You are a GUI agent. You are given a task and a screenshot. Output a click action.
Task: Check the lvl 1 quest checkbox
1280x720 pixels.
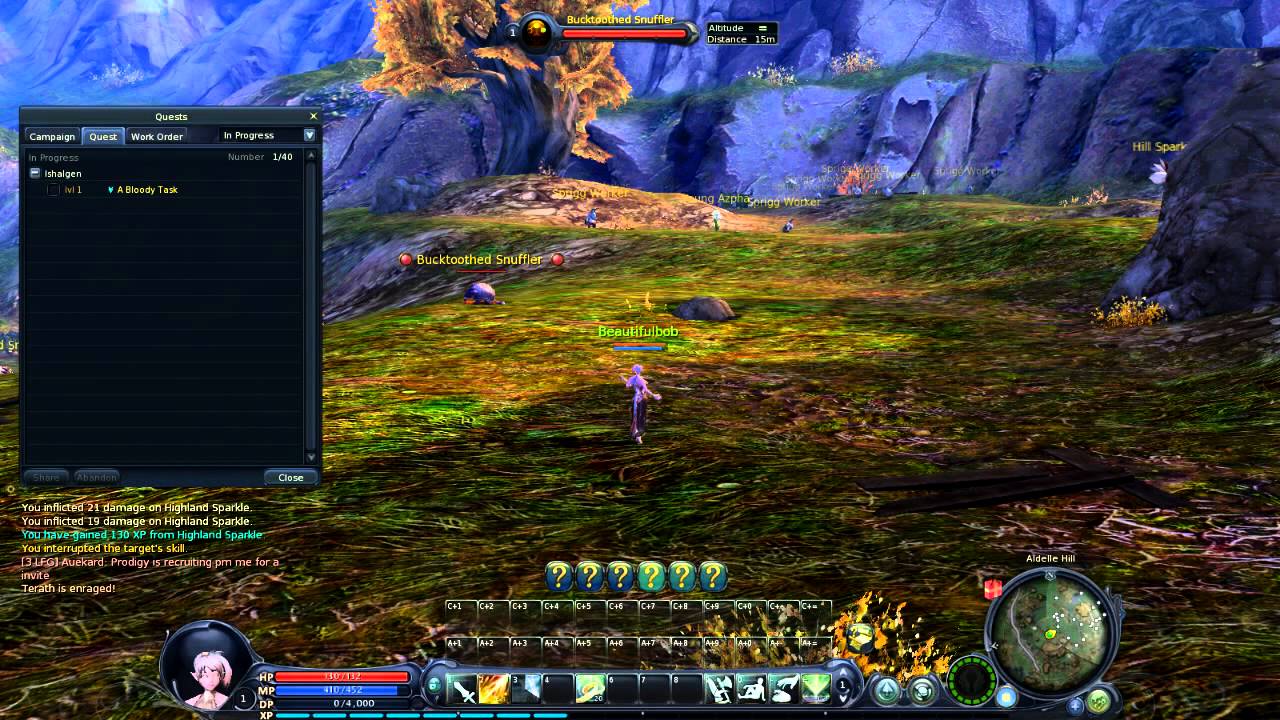click(53, 189)
